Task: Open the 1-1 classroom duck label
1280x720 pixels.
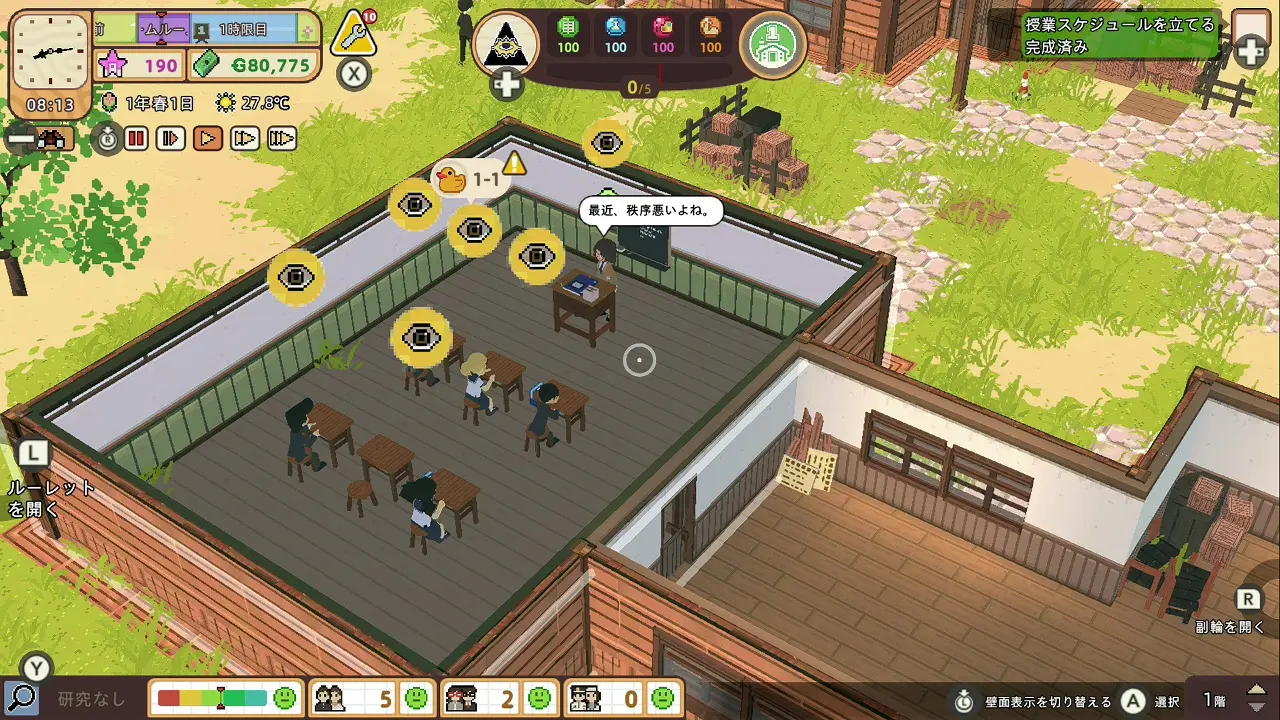Action: pos(470,180)
